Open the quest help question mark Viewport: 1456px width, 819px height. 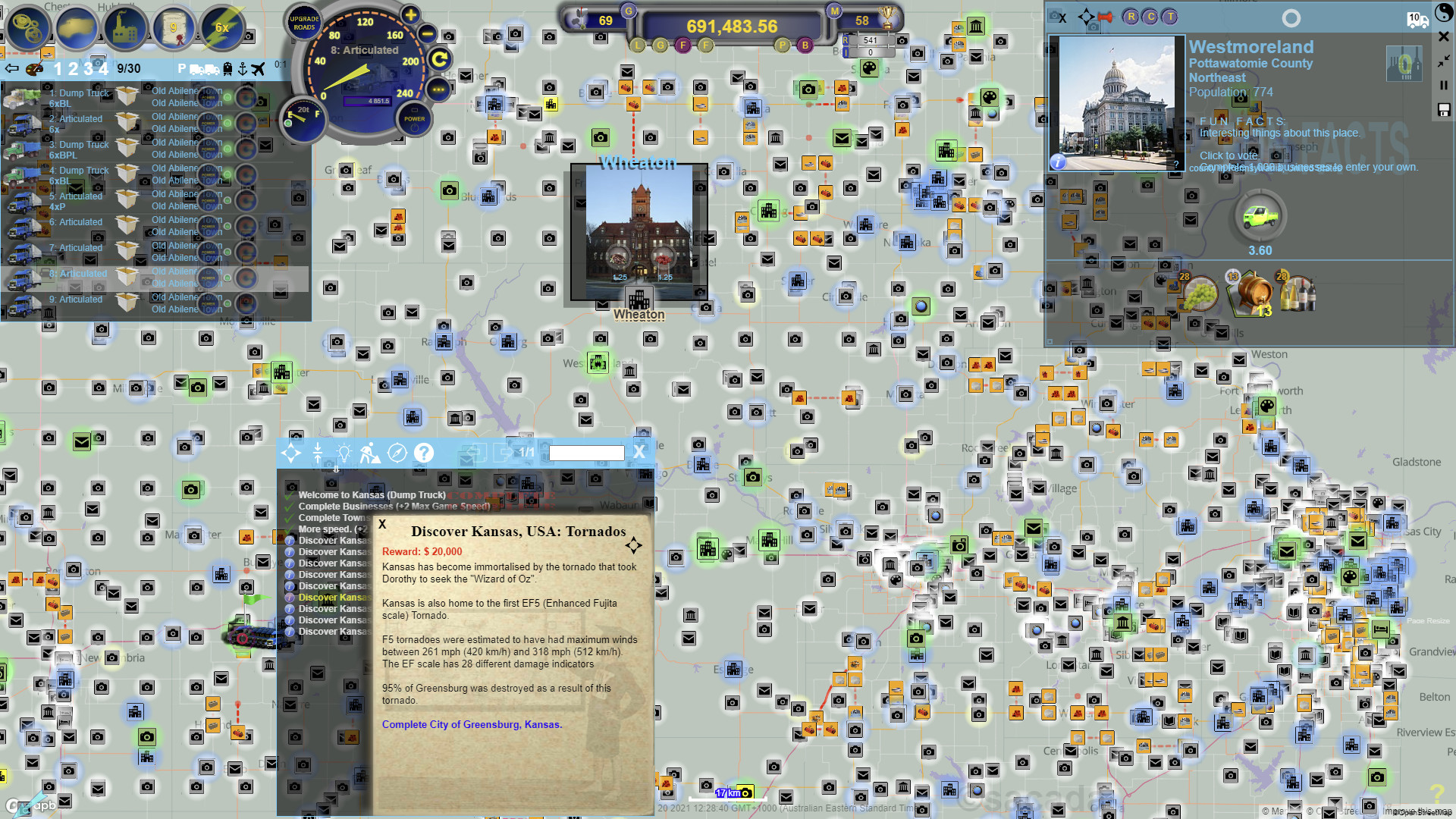coord(425,453)
